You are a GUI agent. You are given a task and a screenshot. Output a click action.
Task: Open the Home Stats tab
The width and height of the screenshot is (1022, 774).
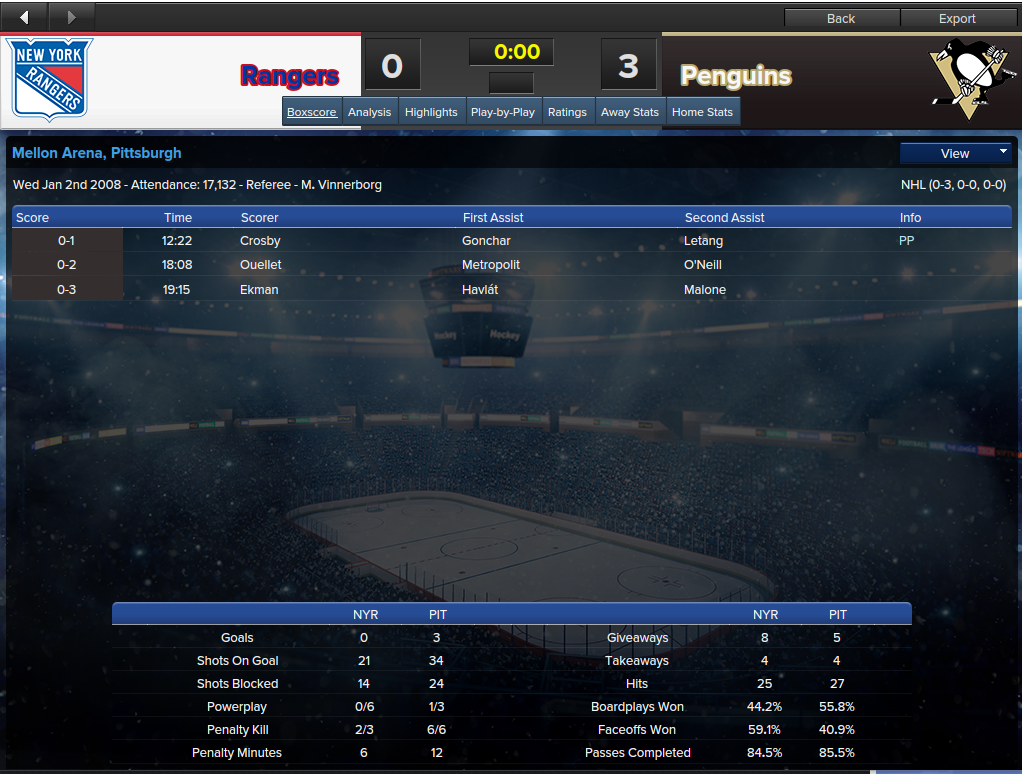702,112
